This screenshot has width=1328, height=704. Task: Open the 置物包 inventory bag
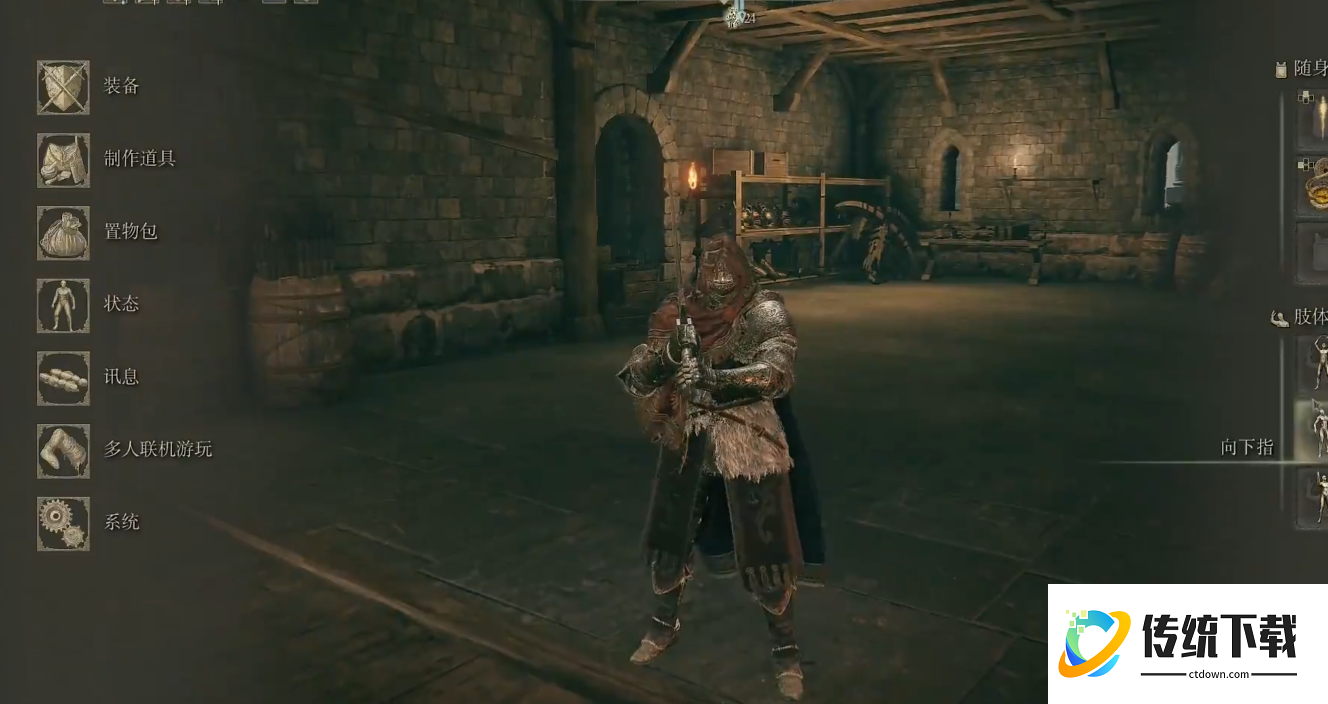tap(64, 233)
